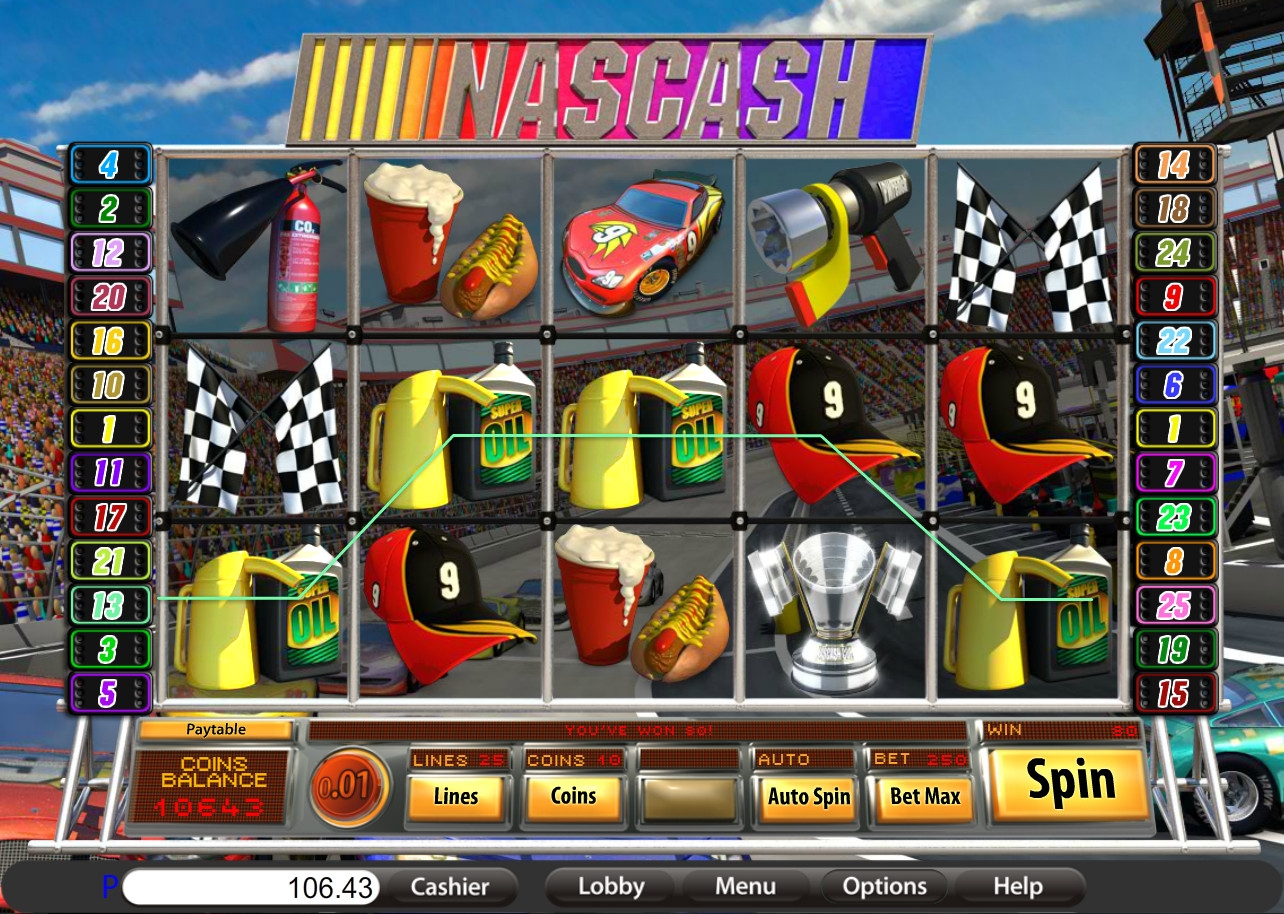Open the Options panel
Viewport: 1284px width, 914px height.
[884, 886]
